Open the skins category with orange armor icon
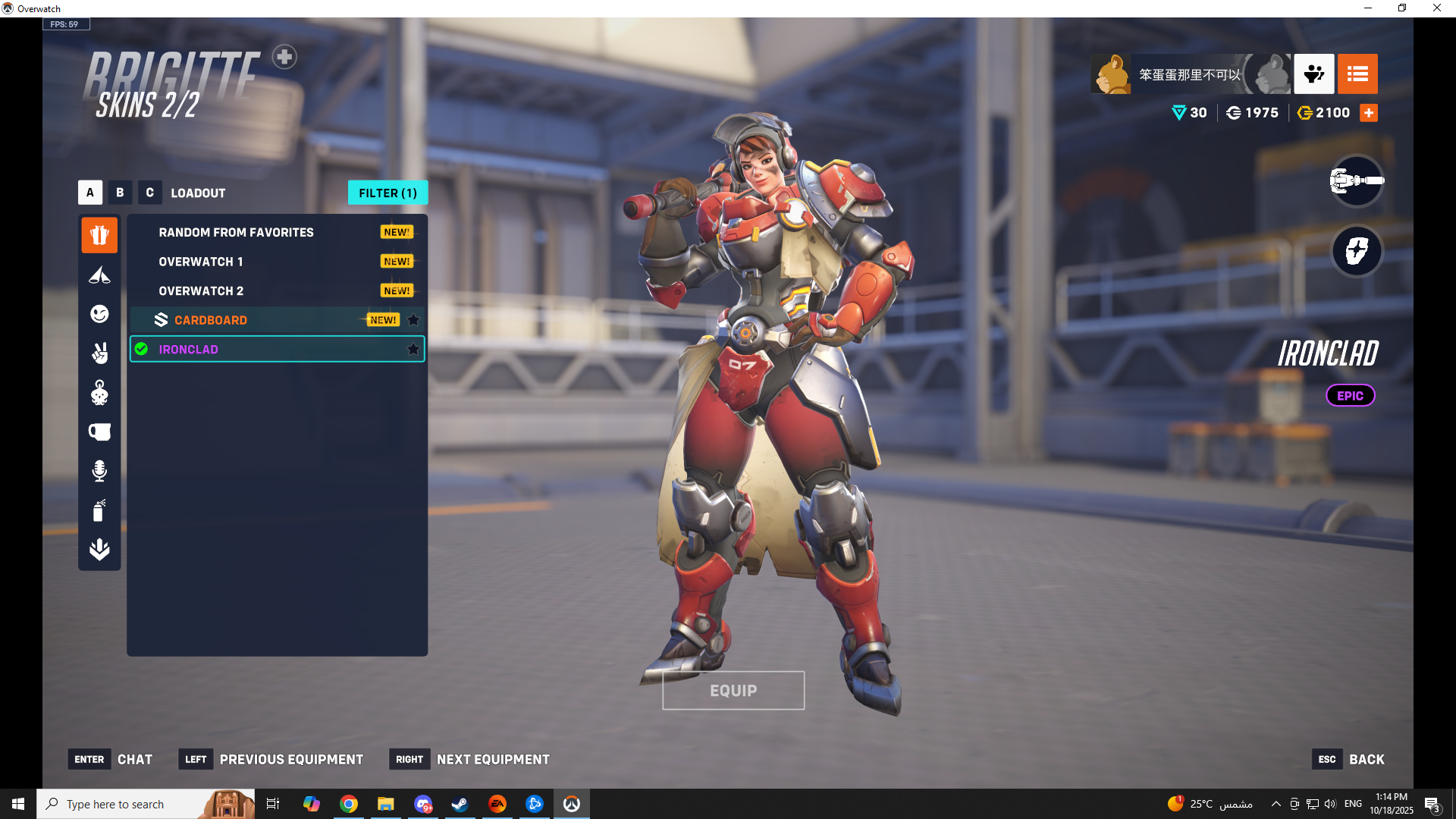This screenshot has height=819, width=1456. pos(99,235)
